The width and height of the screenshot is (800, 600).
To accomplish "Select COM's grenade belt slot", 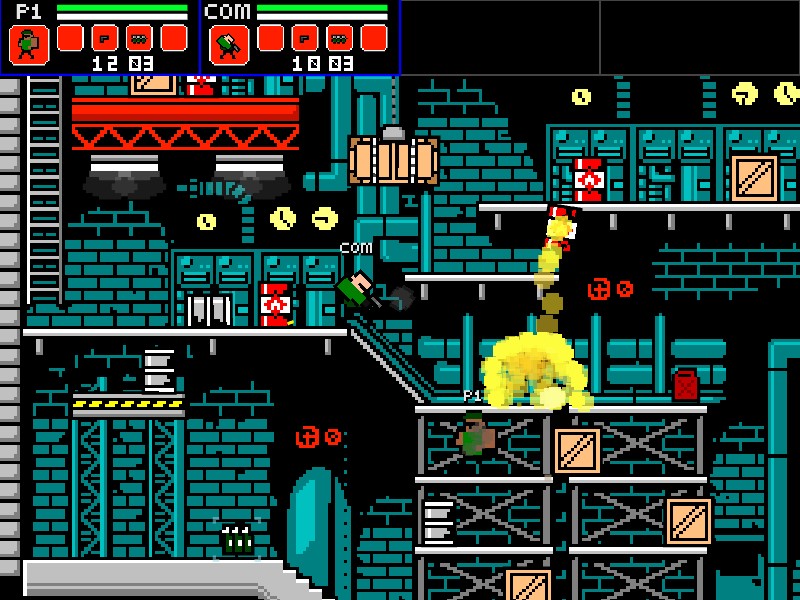I will [339, 38].
